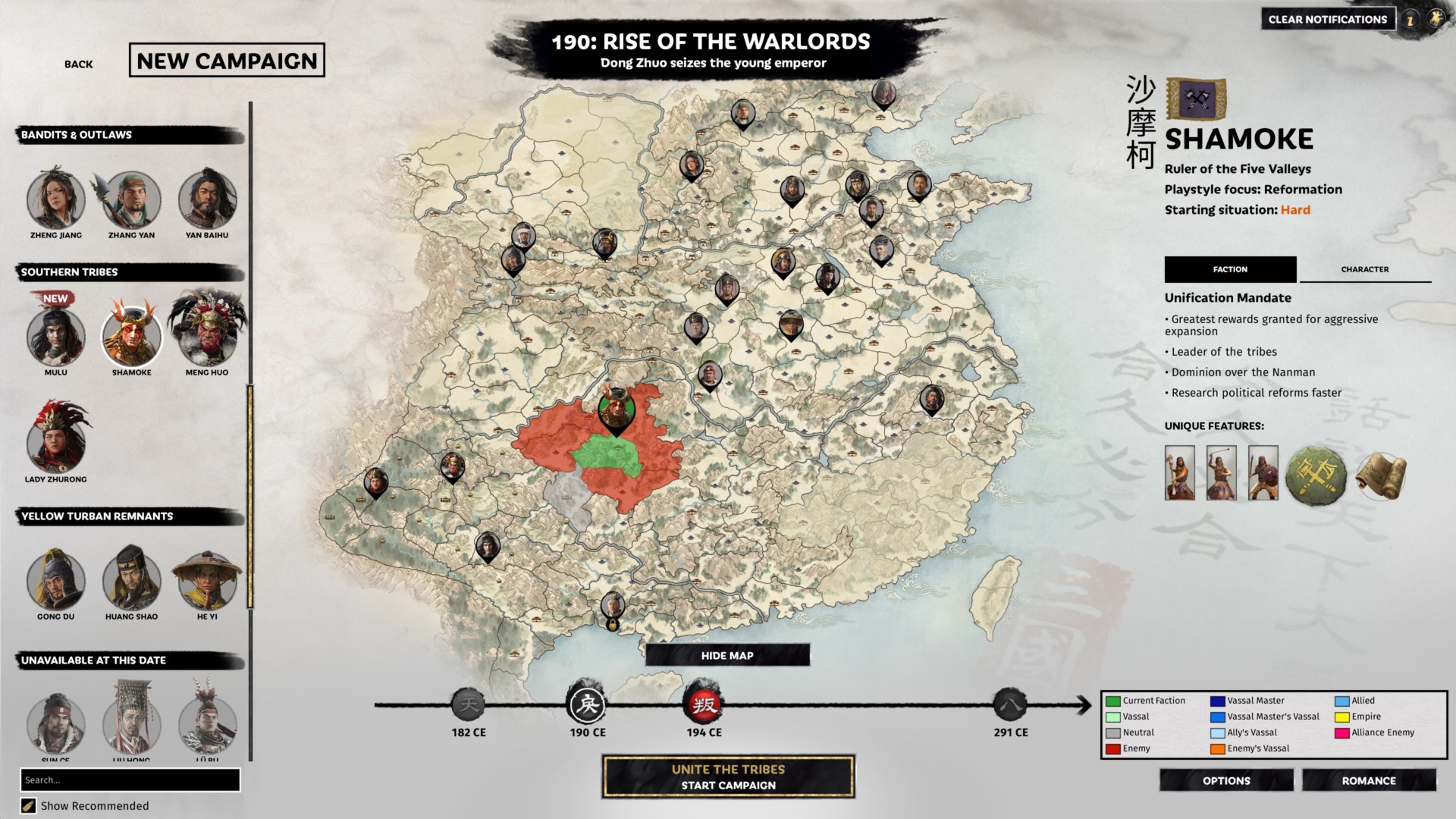Image resolution: width=1456 pixels, height=819 pixels.
Task: Switch to the Character tab
Action: [1364, 269]
